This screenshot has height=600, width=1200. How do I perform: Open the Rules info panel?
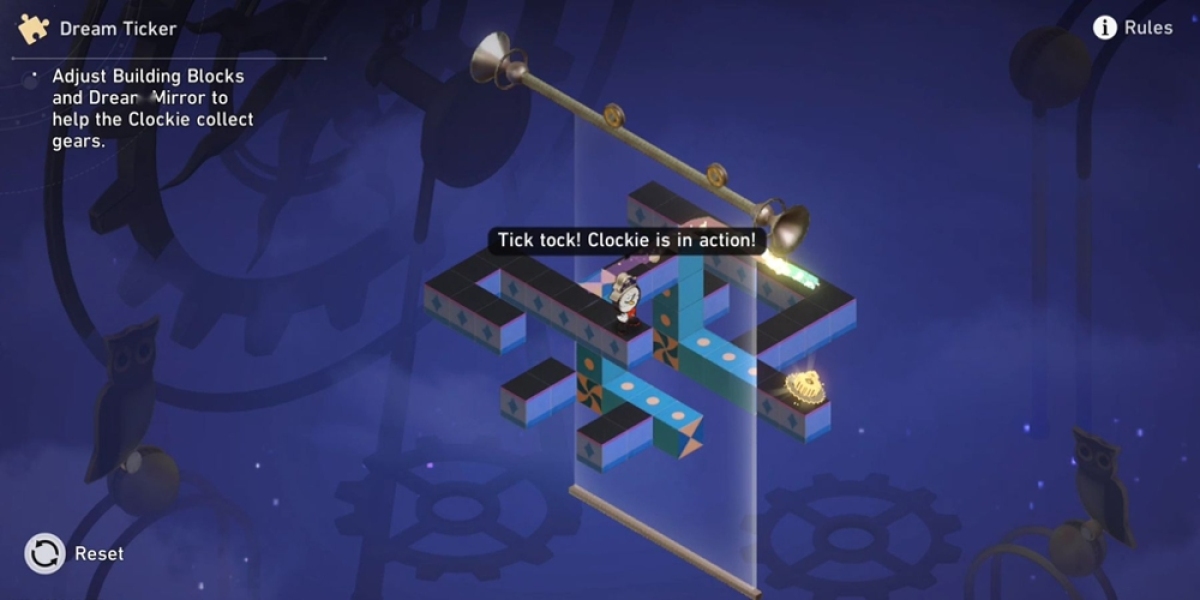[1132, 28]
